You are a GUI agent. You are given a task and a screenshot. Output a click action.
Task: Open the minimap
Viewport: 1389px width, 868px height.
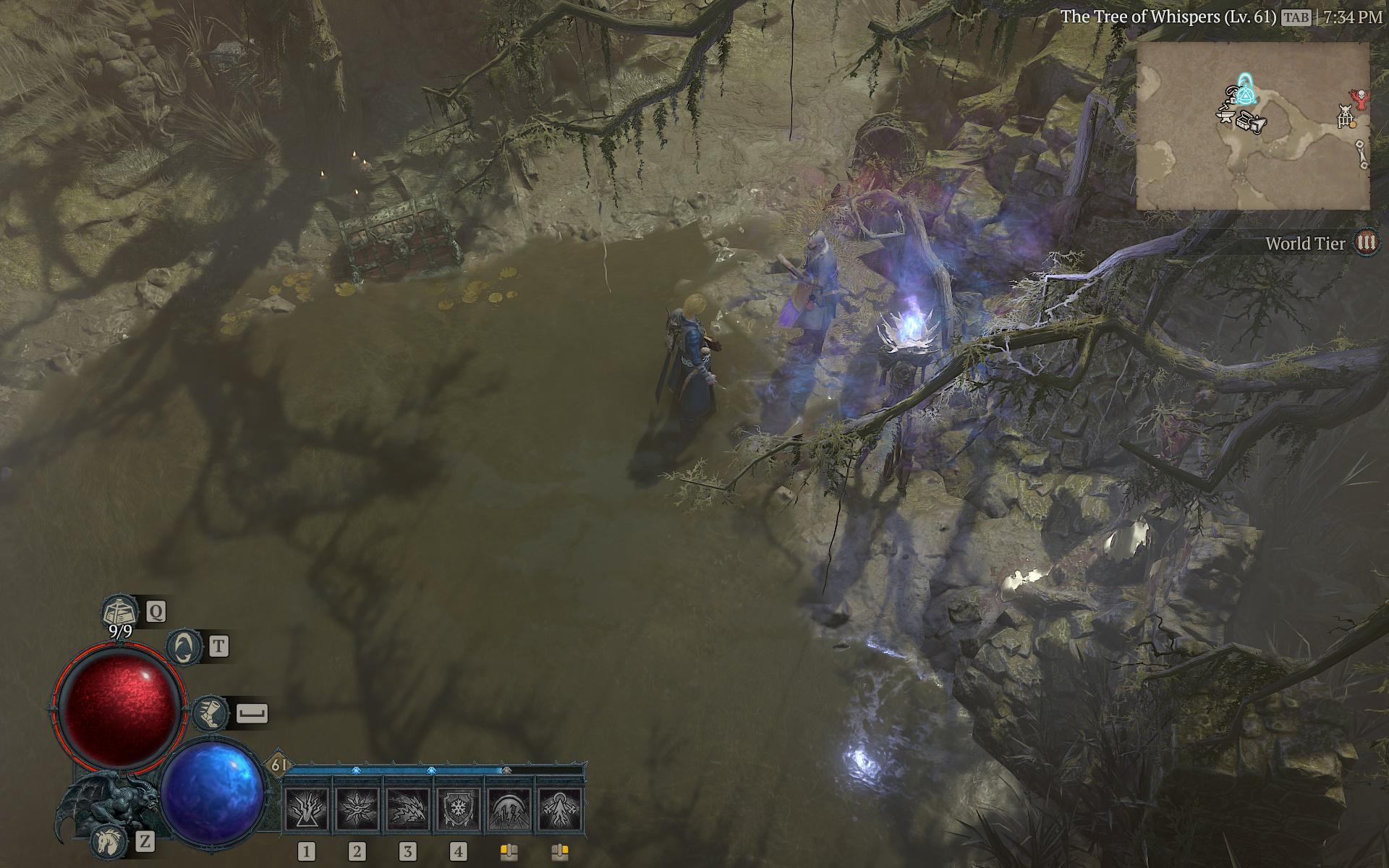click(1252, 126)
